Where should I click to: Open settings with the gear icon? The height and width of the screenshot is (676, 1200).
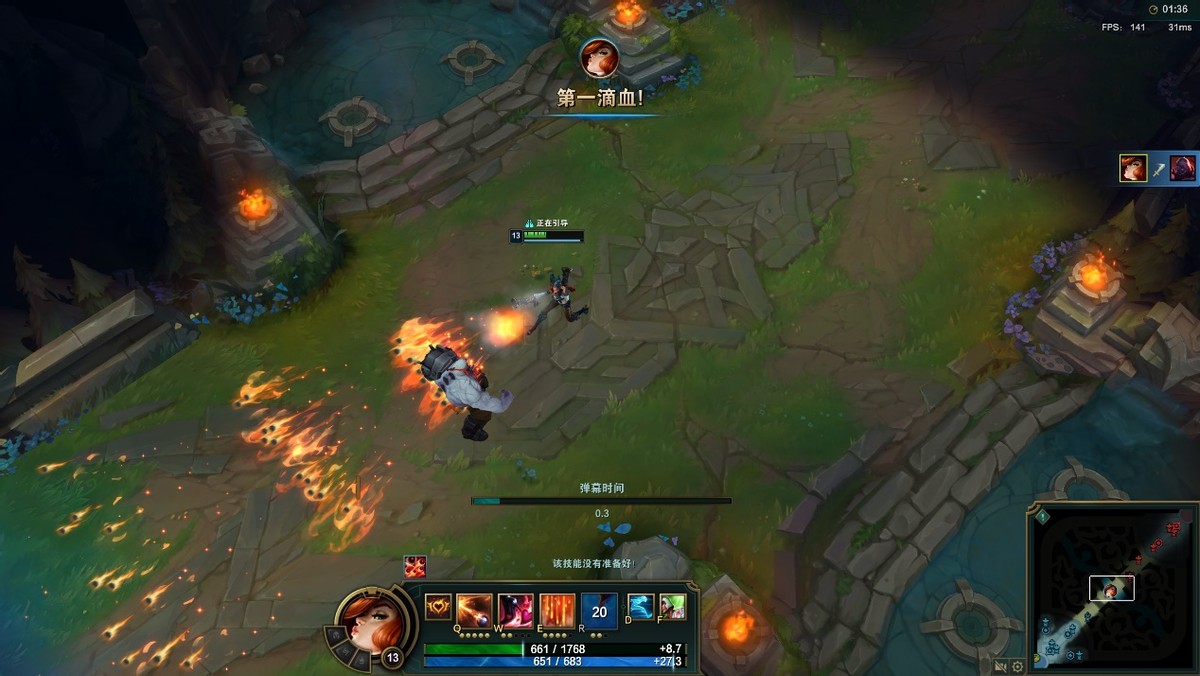pyautogui.click(x=1018, y=666)
